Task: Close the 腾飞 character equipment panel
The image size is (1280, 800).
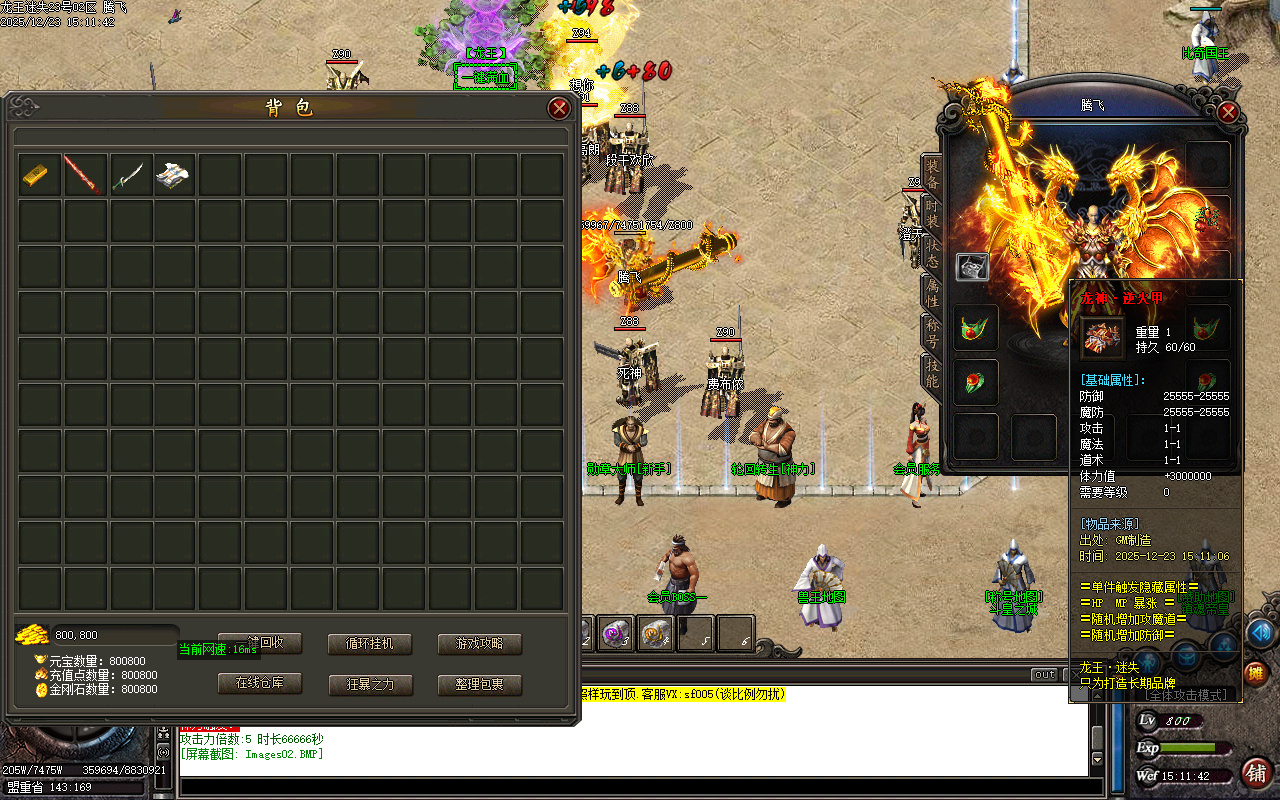Action: [1228, 113]
